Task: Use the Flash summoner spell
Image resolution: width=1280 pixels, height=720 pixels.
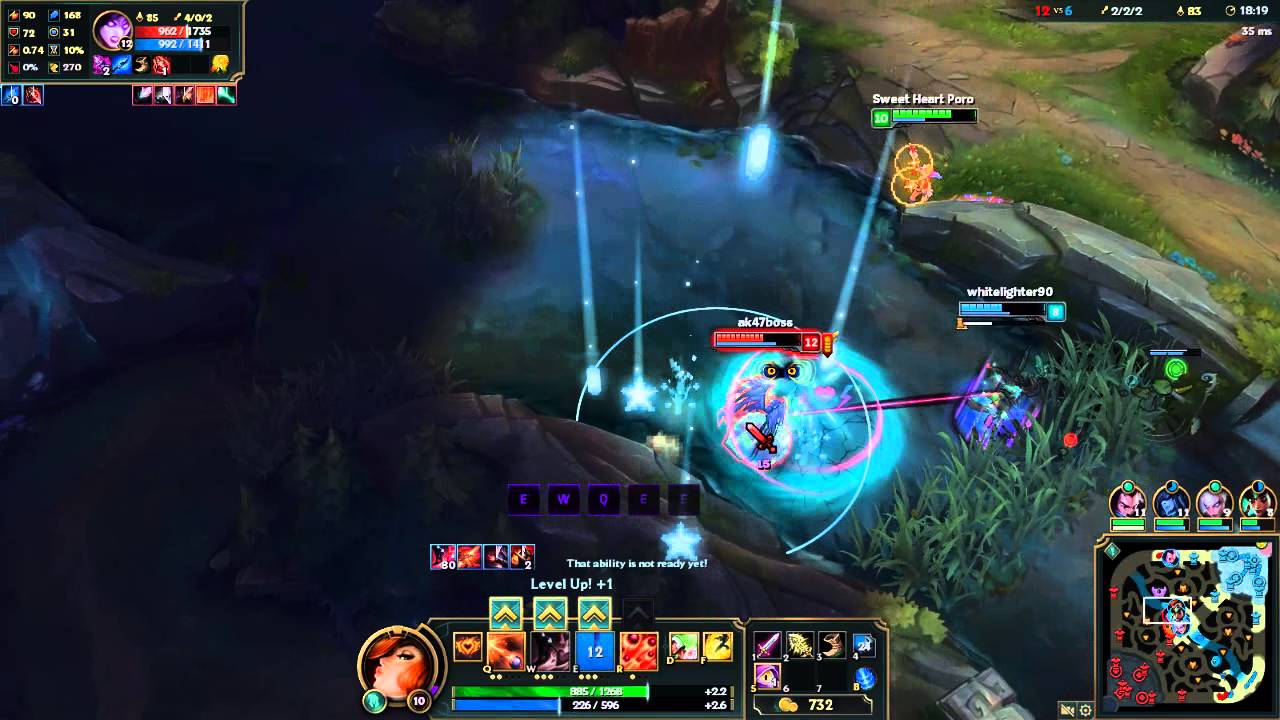Action: tap(717, 647)
